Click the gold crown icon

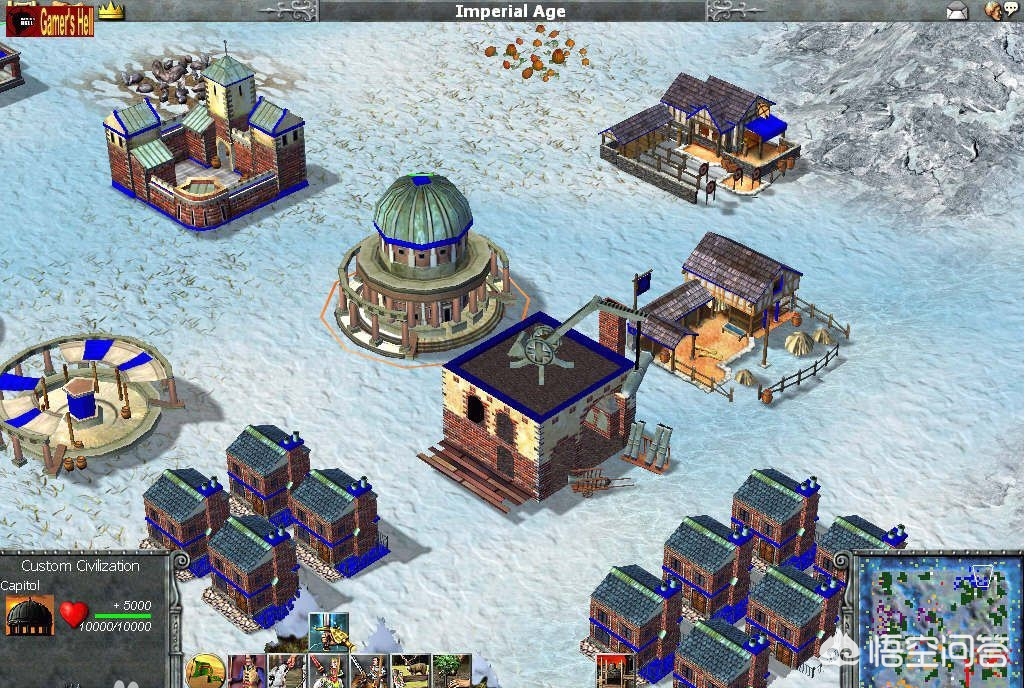pyautogui.click(x=111, y=12)
